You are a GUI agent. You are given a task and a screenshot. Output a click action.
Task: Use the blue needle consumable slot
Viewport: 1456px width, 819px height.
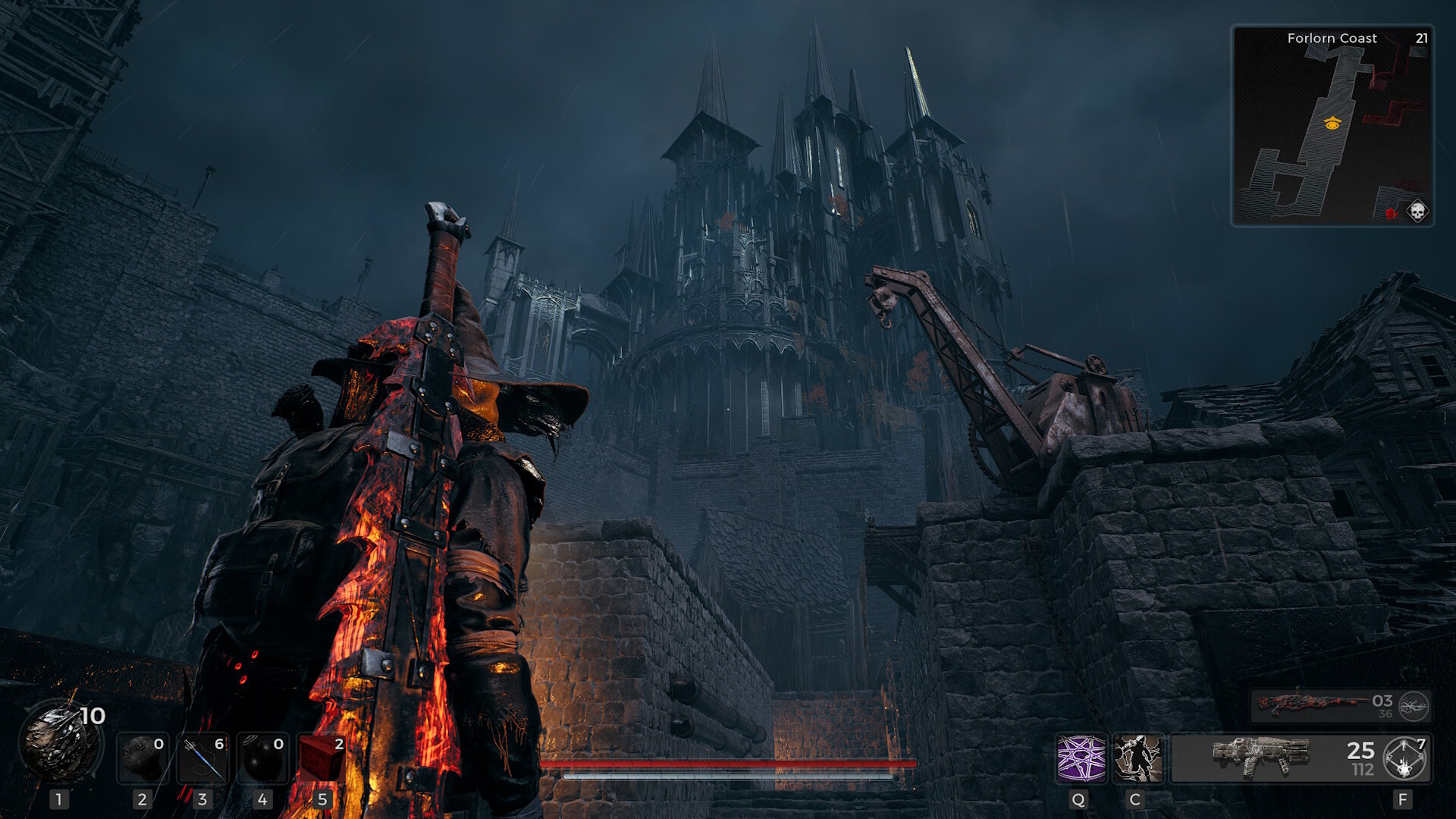pyautogui.click(x=202, y=758)
